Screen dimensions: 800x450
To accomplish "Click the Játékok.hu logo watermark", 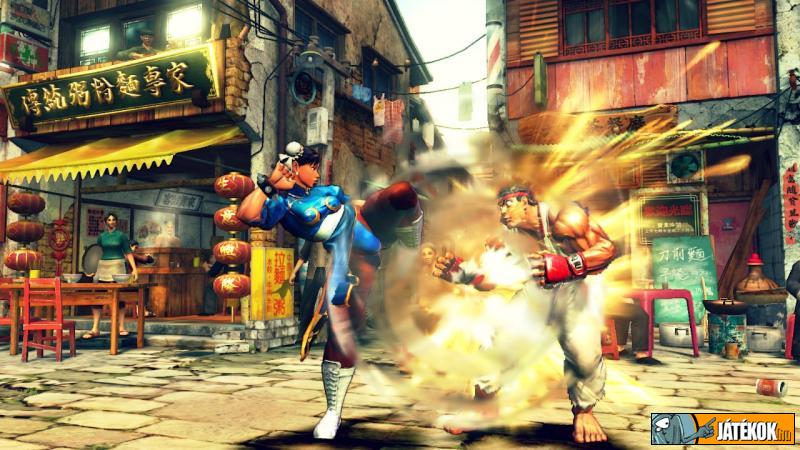I will point(722,428).
